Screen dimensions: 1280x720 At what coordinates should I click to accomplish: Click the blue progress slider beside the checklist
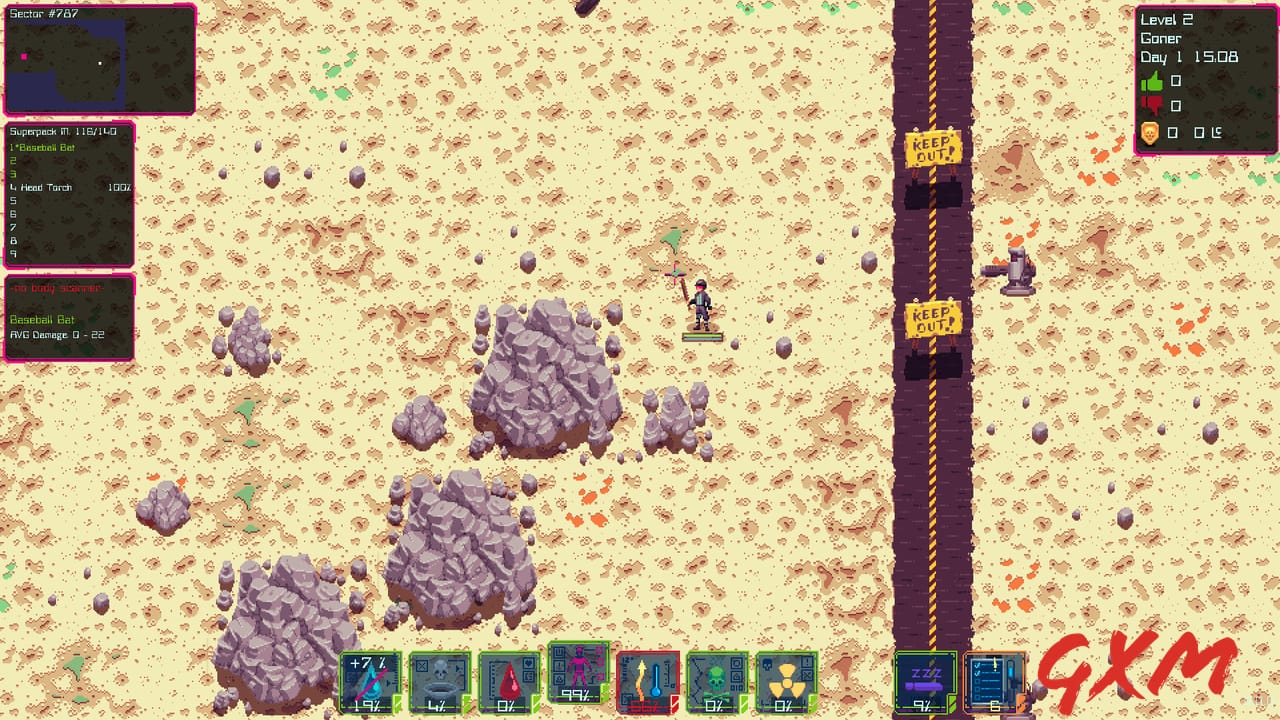1010,672
